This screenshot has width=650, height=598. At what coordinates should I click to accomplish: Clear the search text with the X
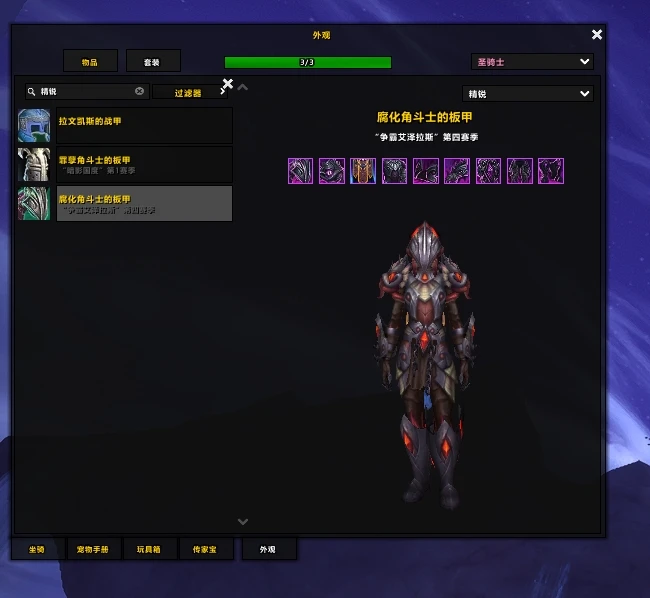click(x=140, y=91)
